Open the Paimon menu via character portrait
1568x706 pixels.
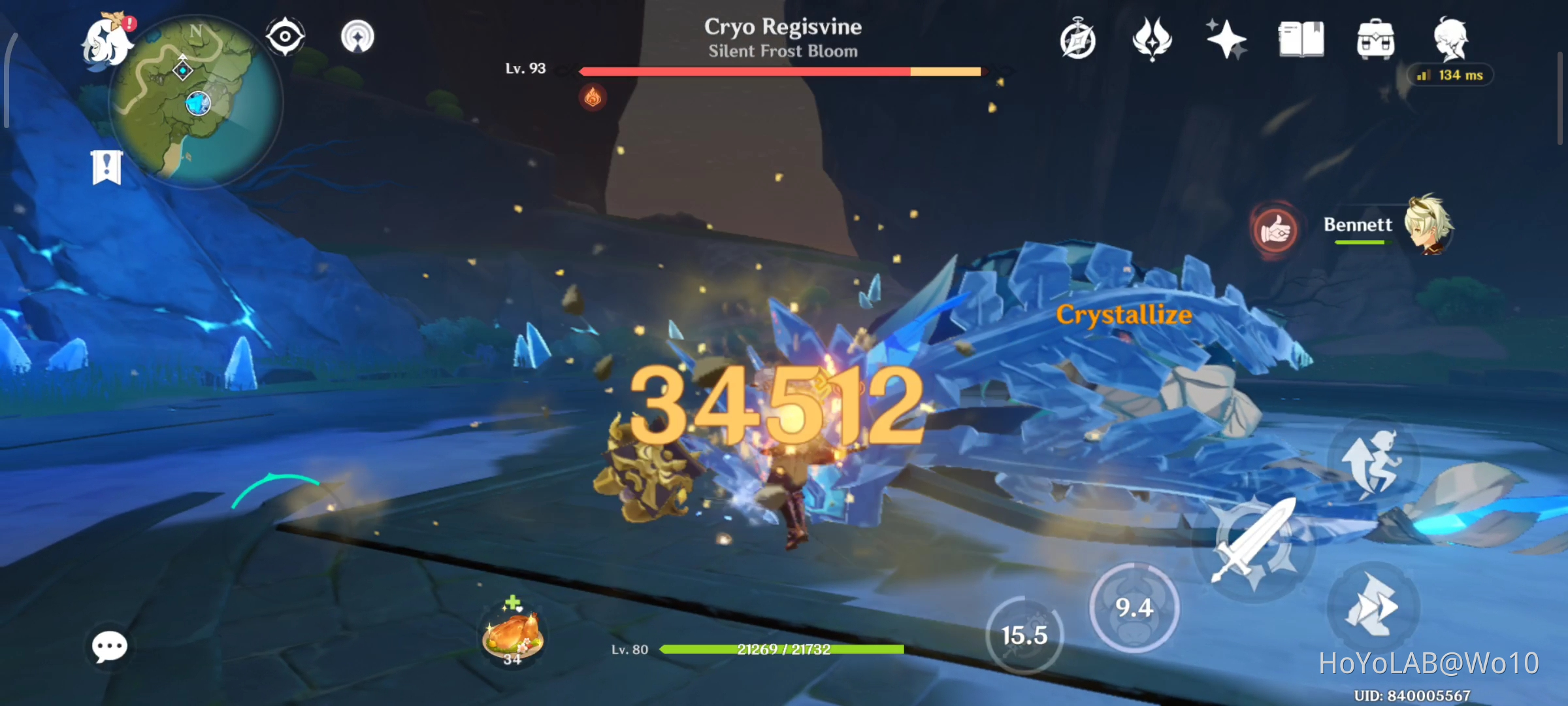[106, 41]
